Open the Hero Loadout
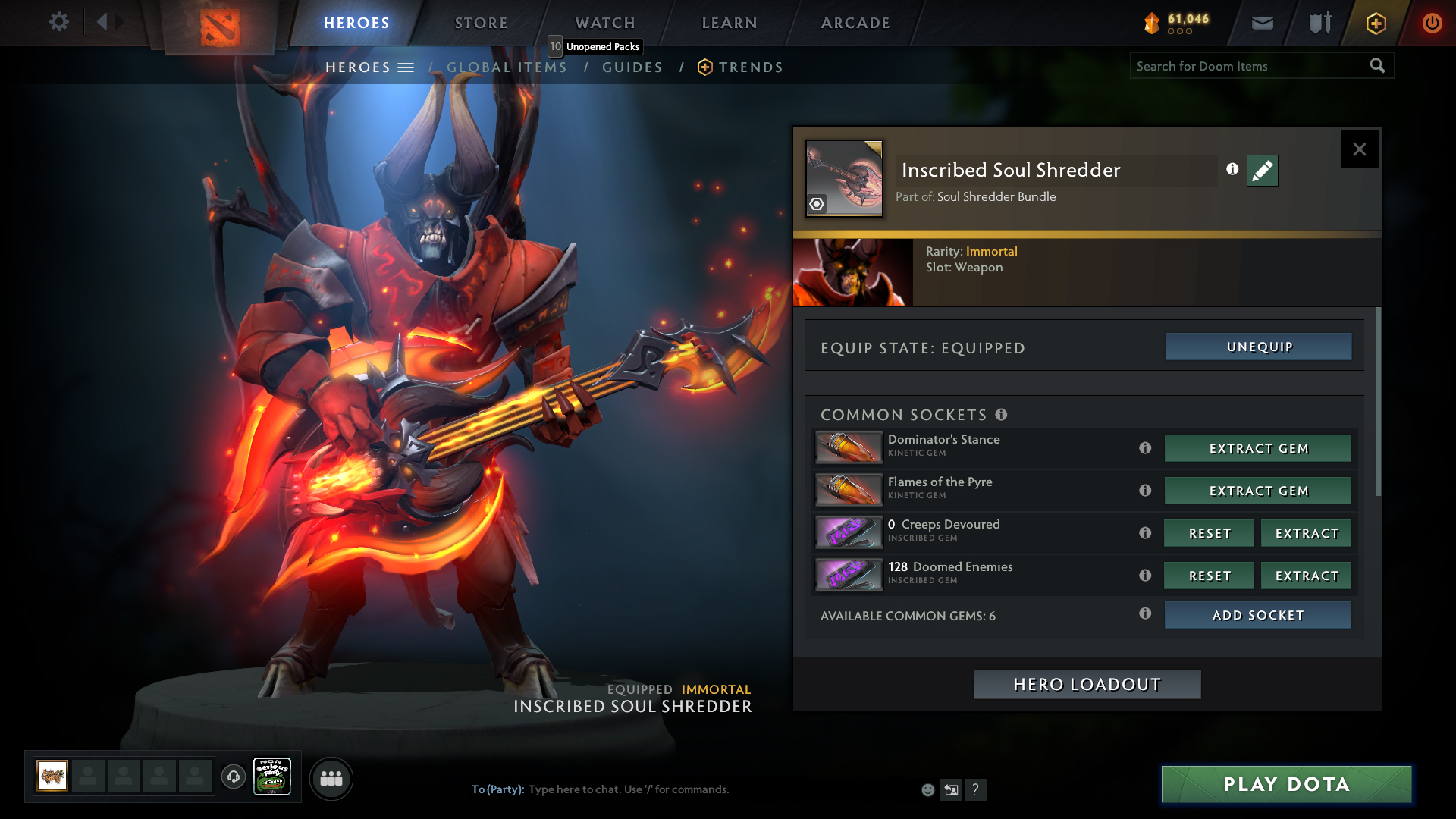The width and height of the screenshot is (1456, 819). pos(1087,684)
